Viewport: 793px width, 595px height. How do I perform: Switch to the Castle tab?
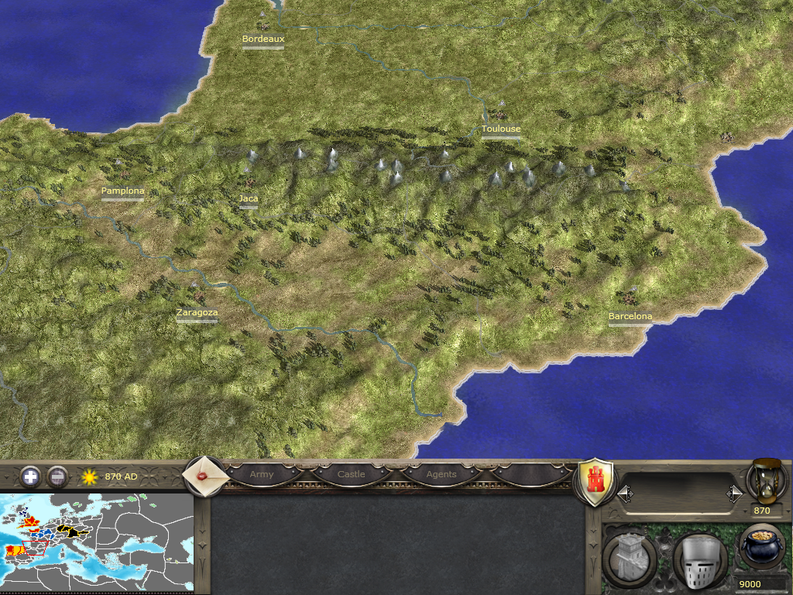pos(351,474)
